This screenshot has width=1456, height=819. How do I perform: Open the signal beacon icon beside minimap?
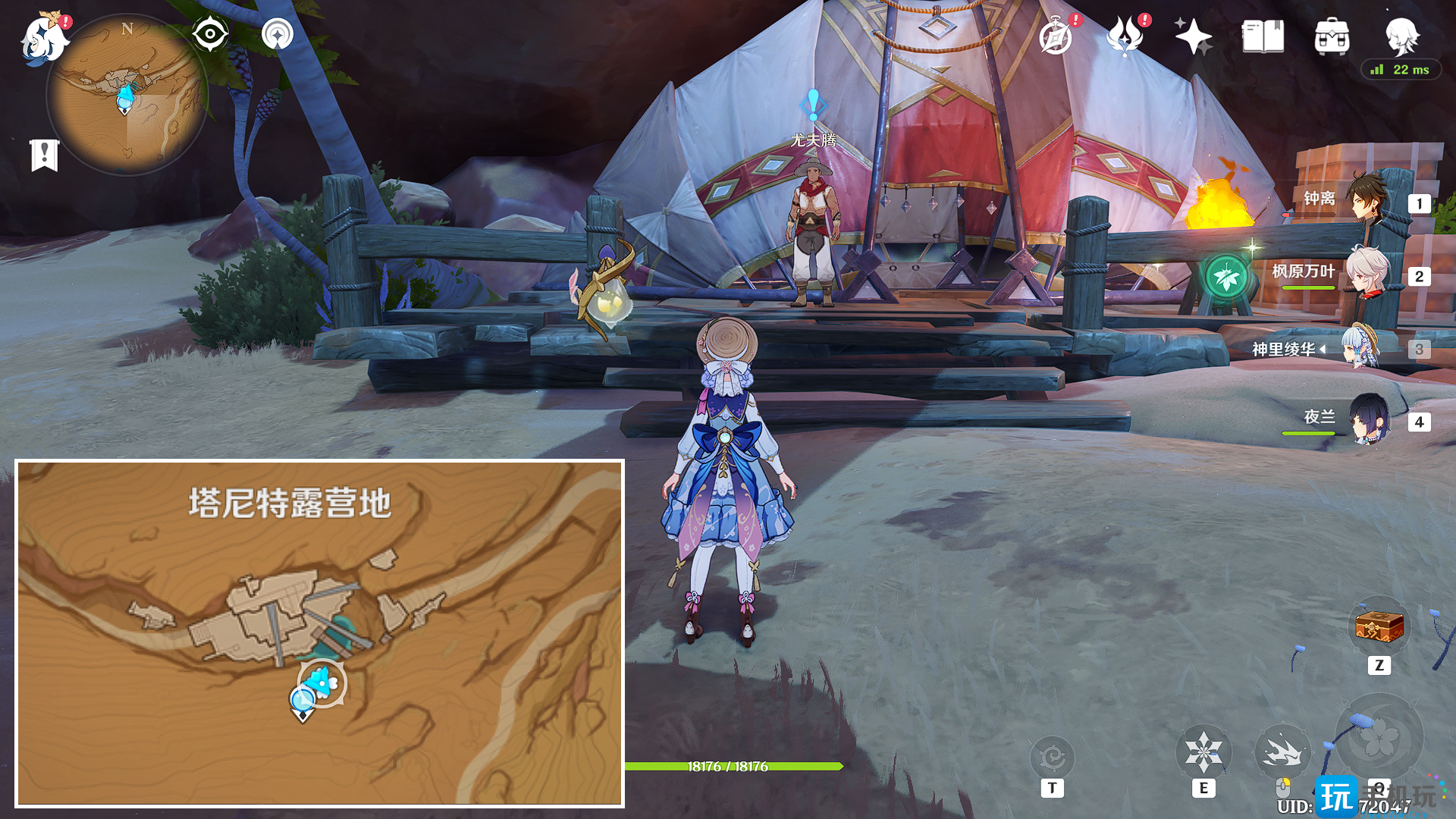pyautogui.click(x=278, y=34)
